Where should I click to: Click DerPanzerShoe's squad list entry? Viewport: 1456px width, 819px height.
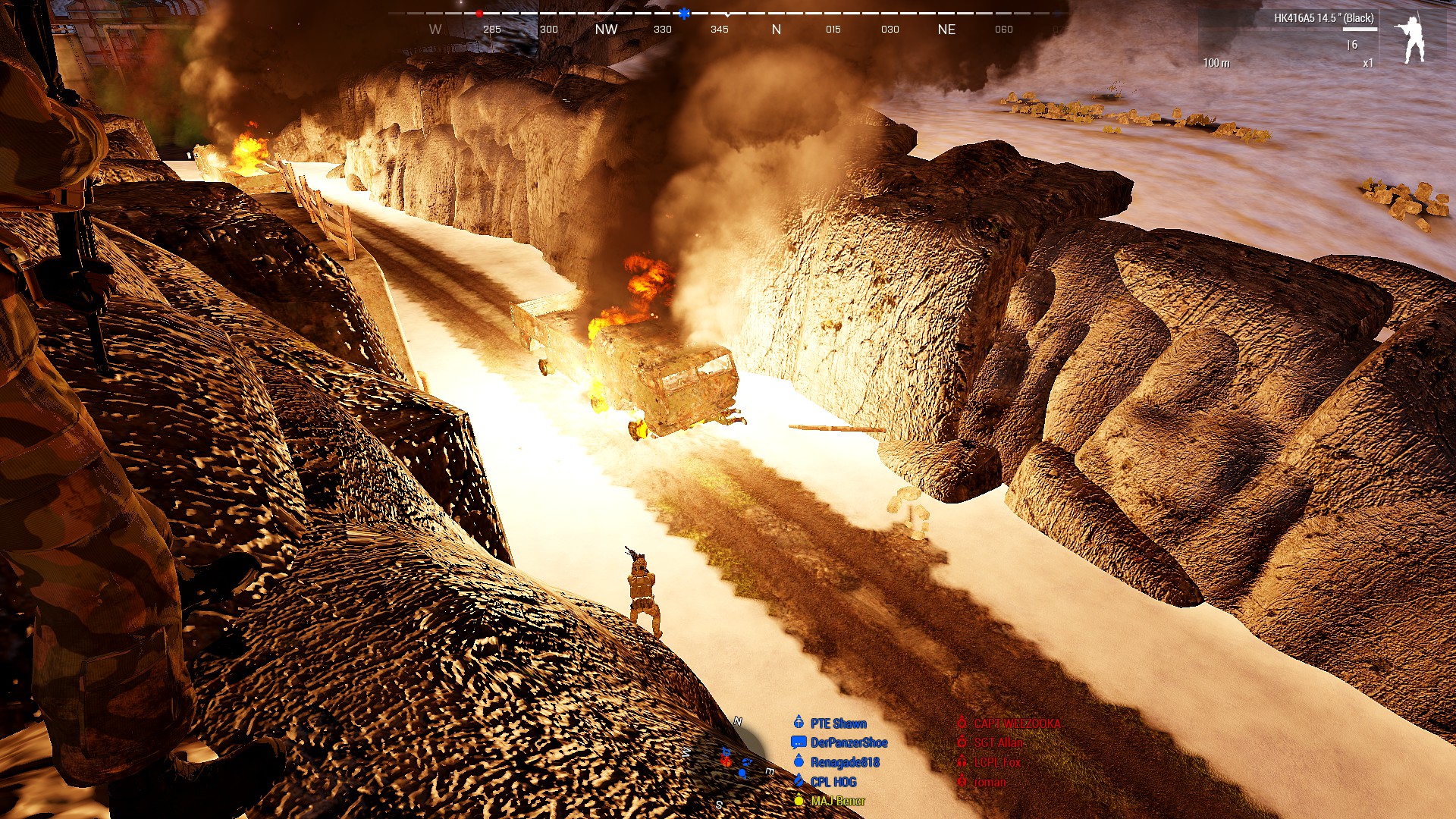pyautogui.click(x=848, y=742)
